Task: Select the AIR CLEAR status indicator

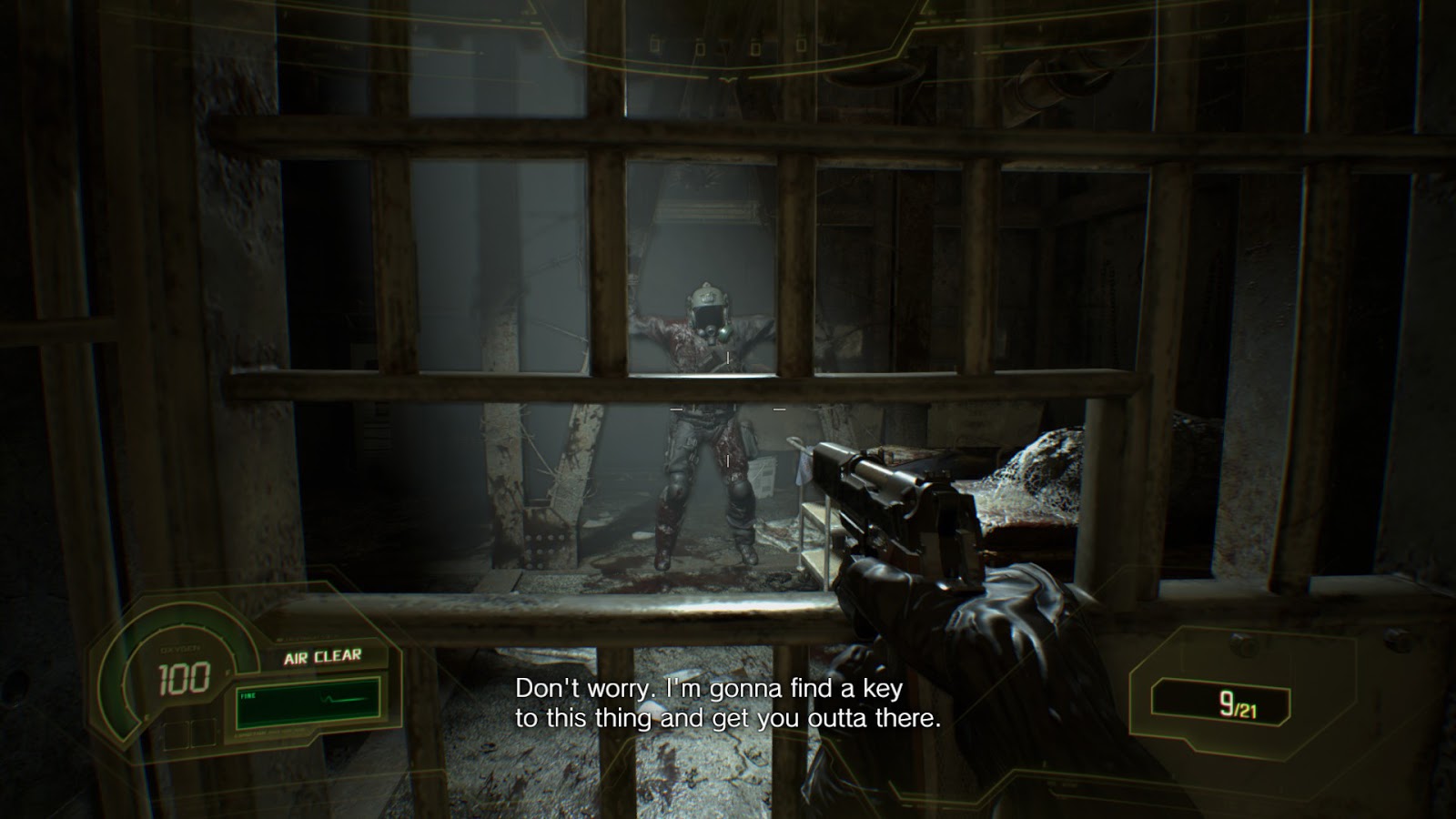Action: tap(323, 654)
